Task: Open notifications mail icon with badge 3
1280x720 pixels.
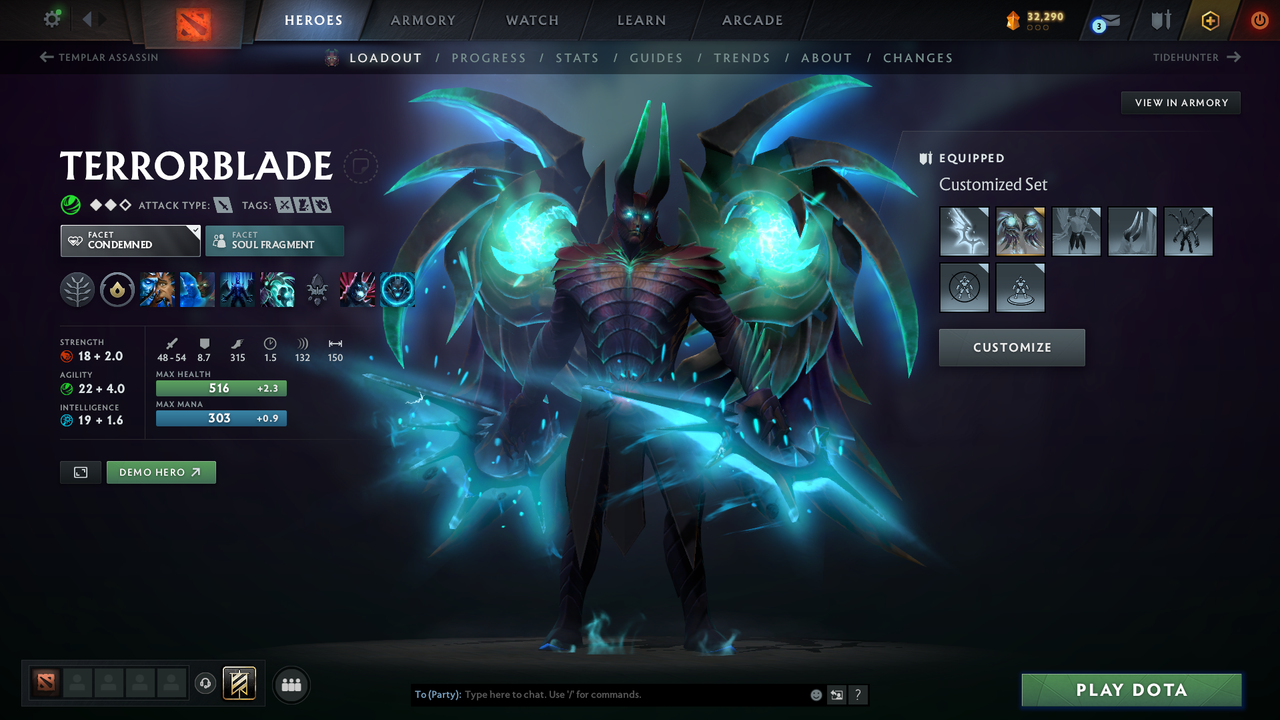Action: [1104, 18]
